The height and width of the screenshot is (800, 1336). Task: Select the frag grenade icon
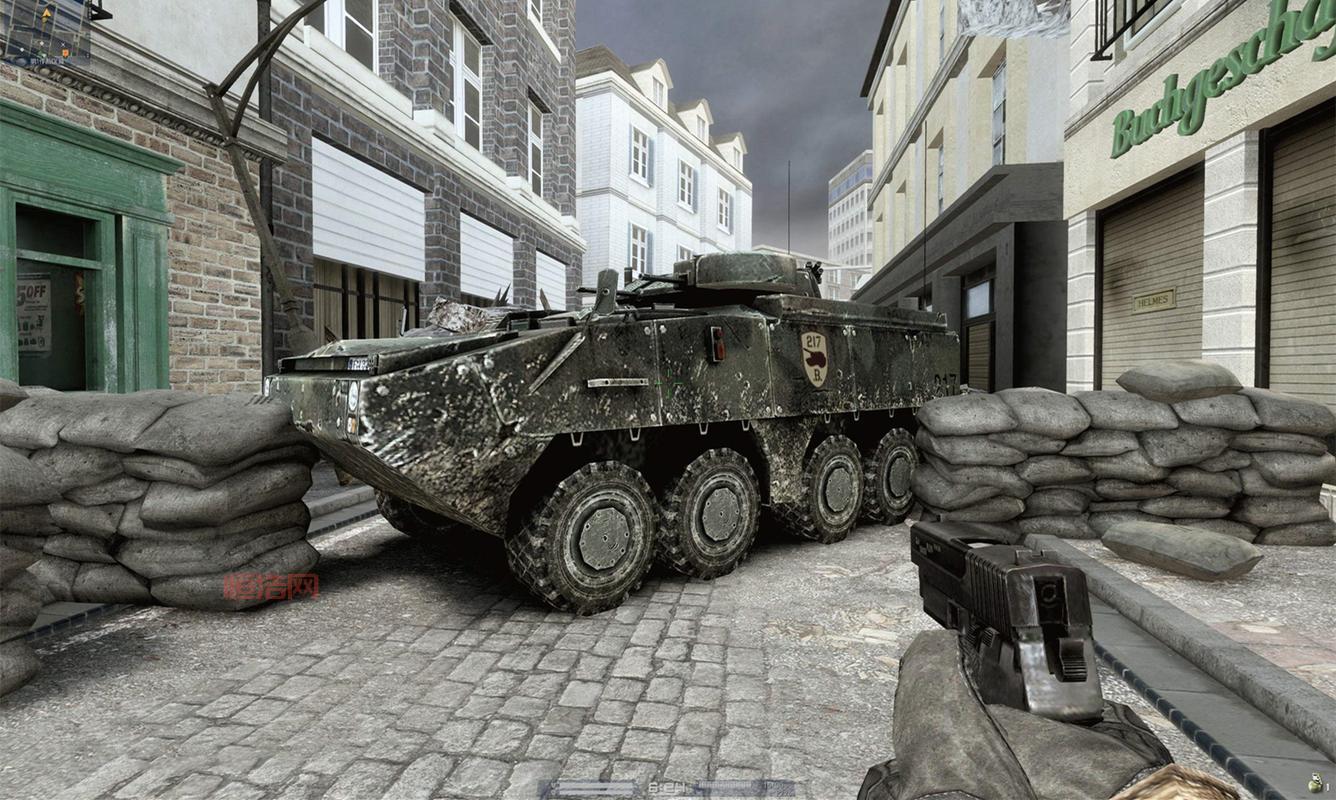click(1314, 785)
